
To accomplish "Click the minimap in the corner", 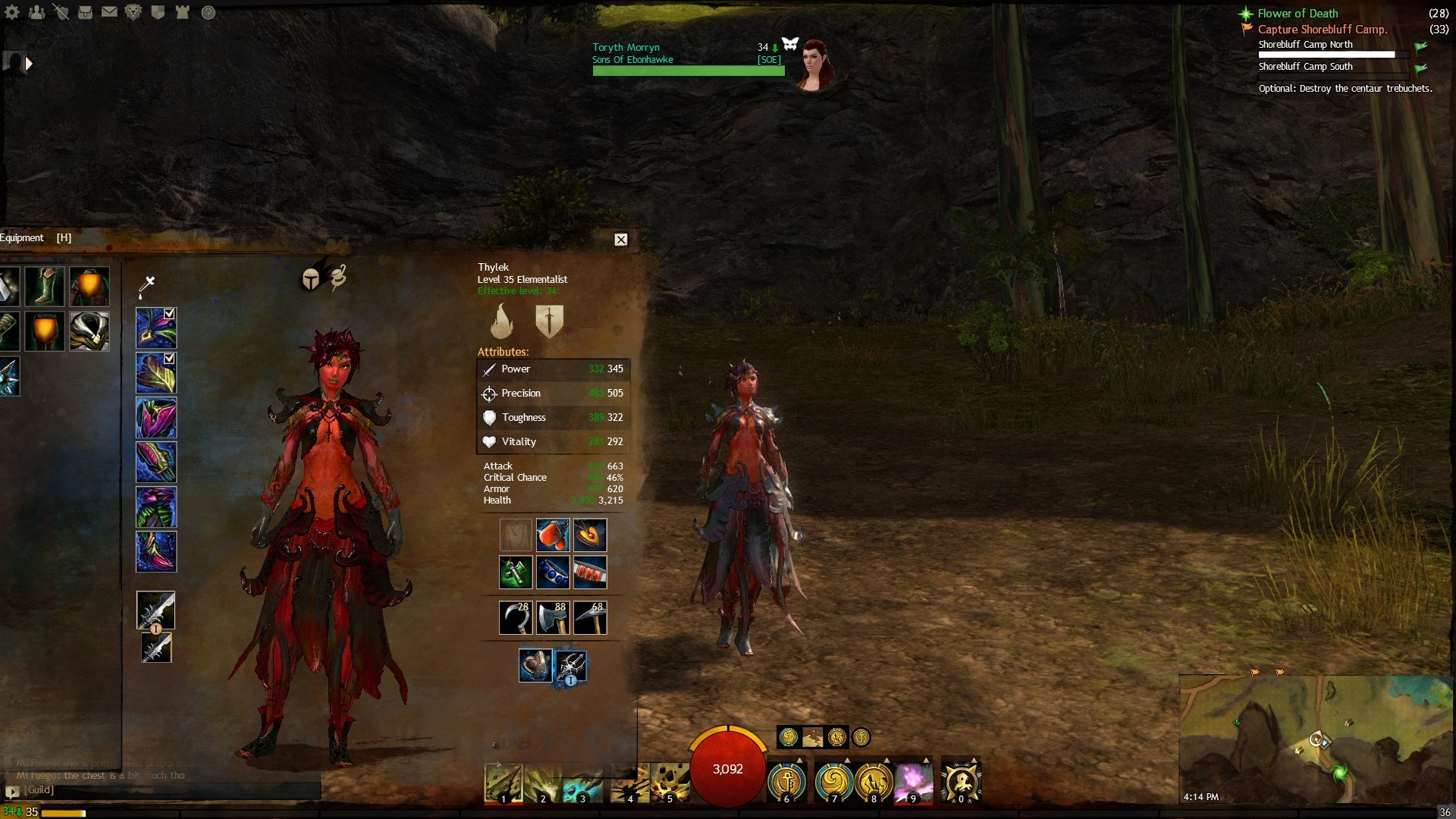I will [1316, 739].
